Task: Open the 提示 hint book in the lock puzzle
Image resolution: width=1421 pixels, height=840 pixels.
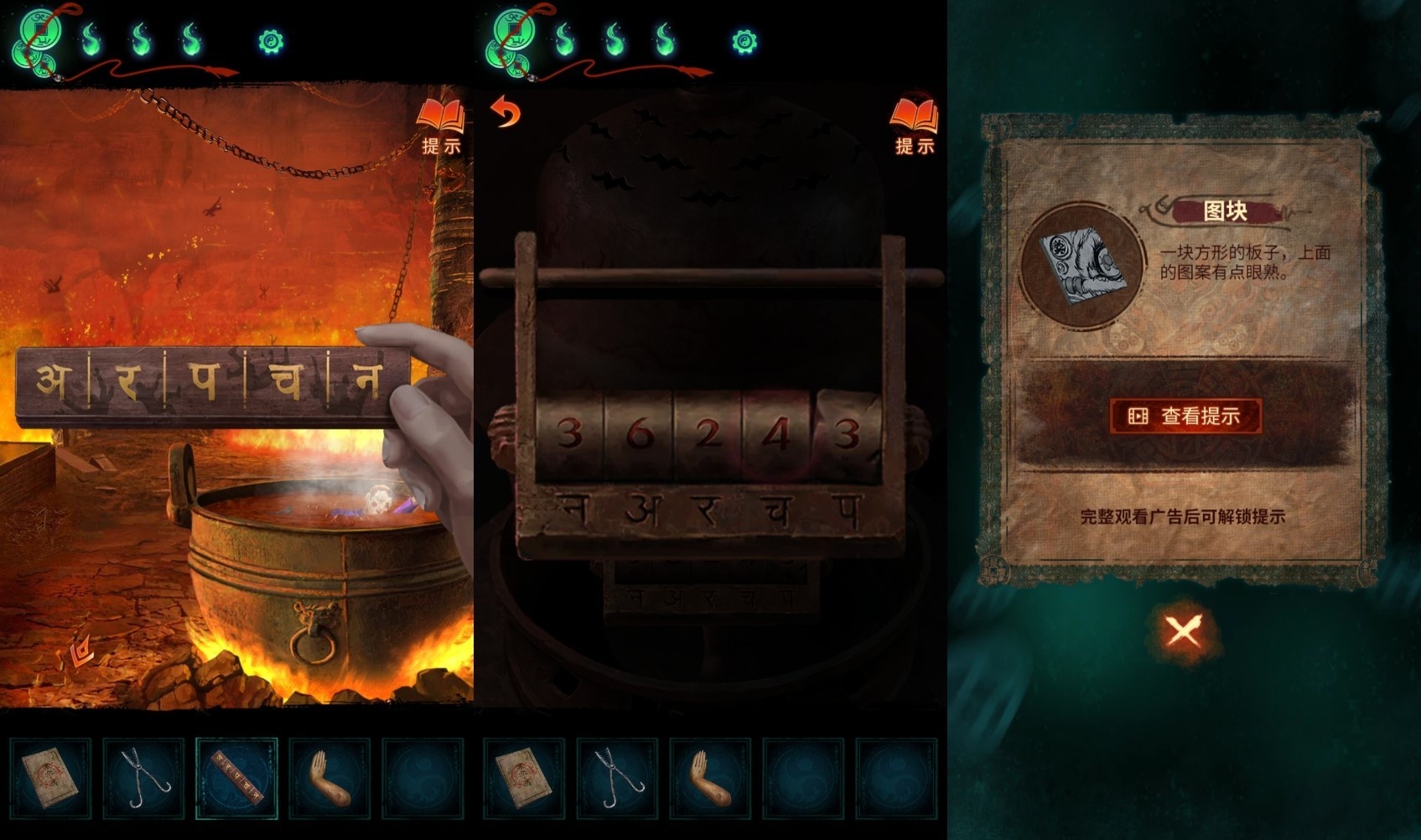Action: click(x=914, y=126)
